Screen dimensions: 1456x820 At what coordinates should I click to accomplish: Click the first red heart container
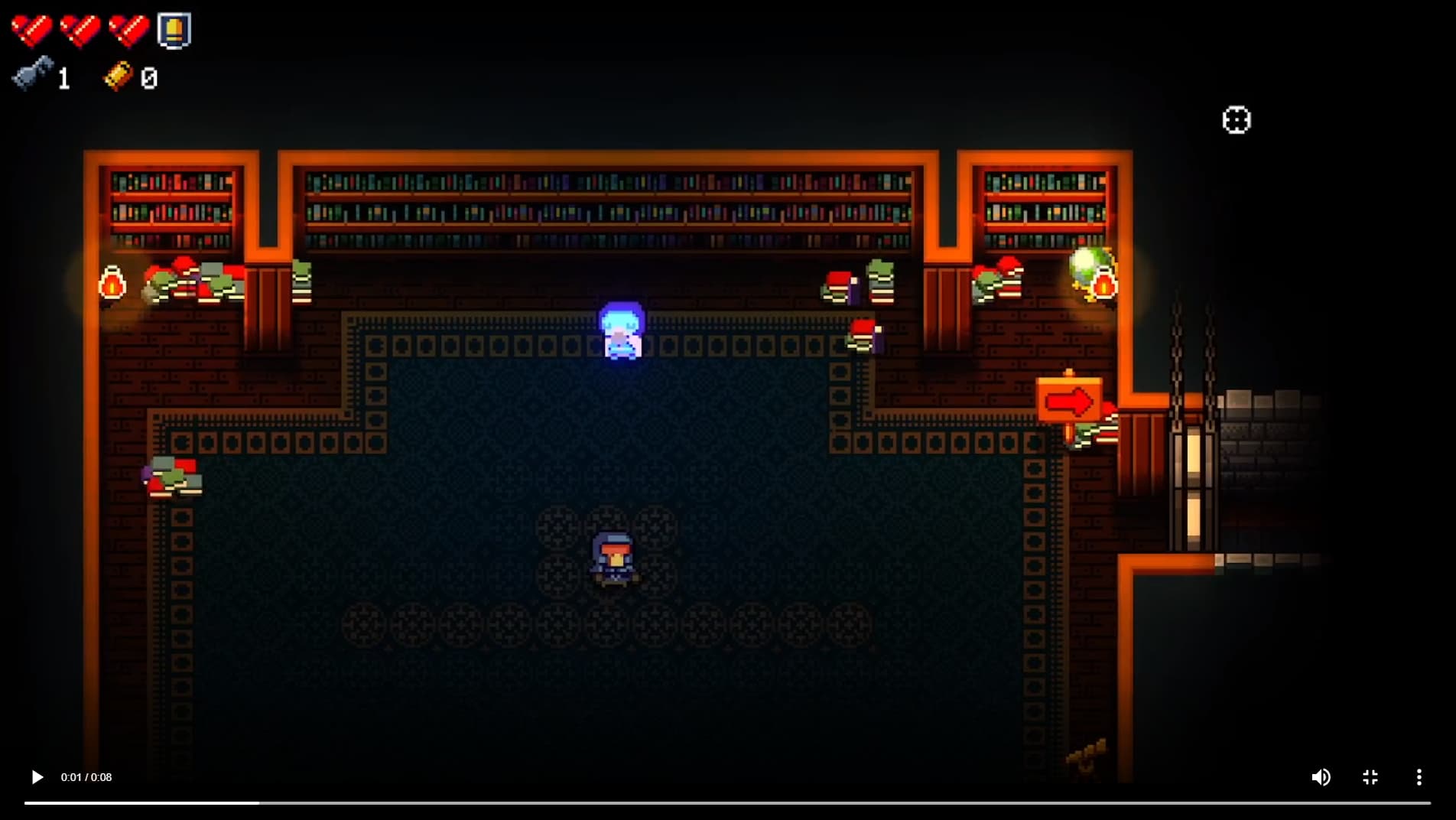click(x=31, y=31)
